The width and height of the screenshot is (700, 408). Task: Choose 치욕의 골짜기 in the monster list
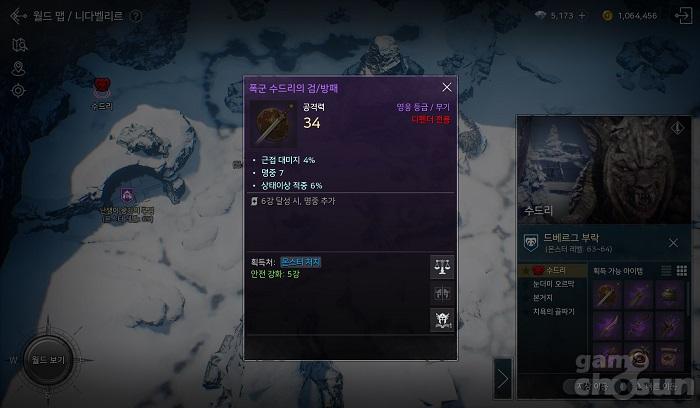tap(553, 312)
